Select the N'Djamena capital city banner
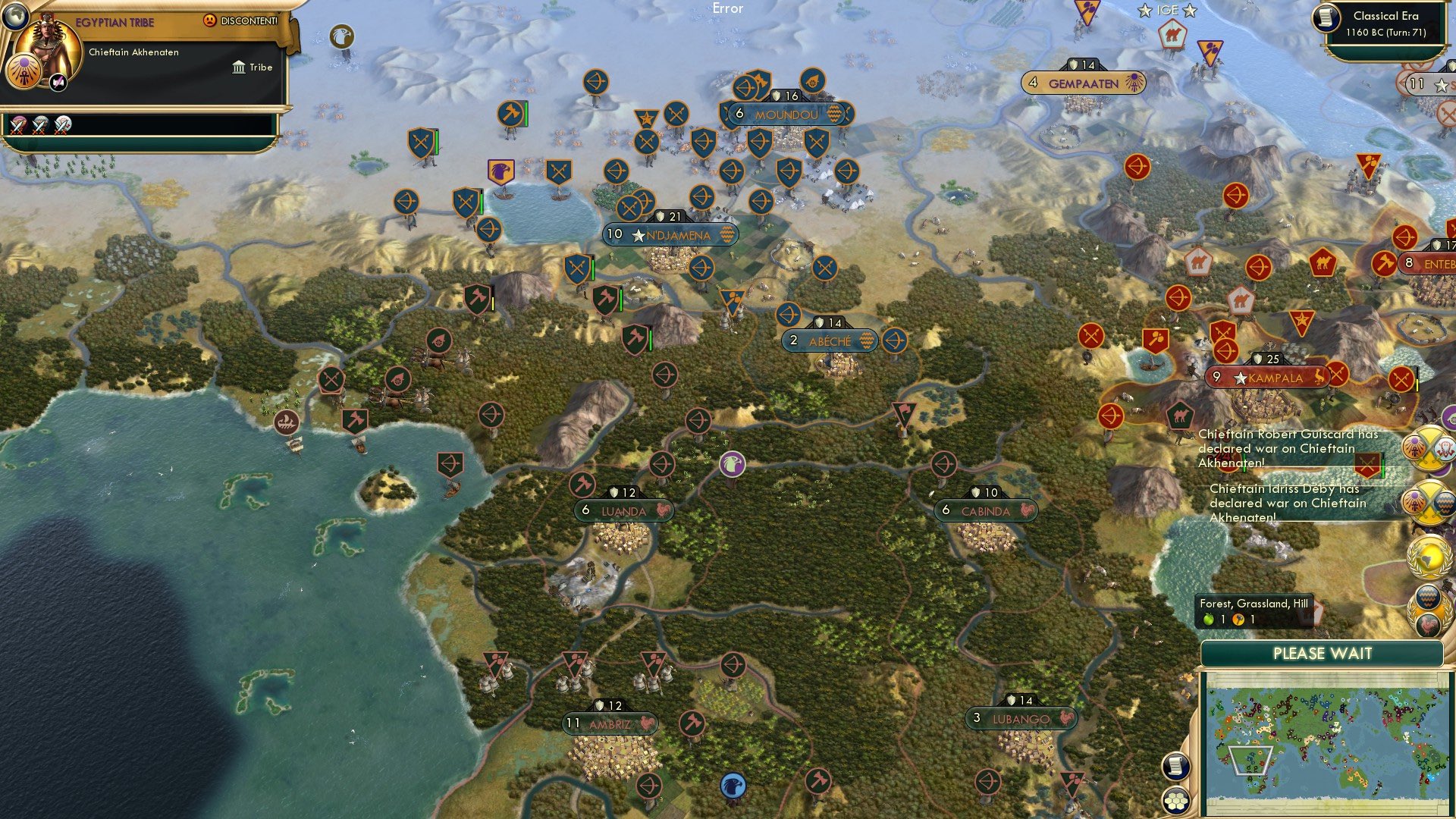Image resolution: width=1456 pixels, height=819 pixels. point(670,235)
